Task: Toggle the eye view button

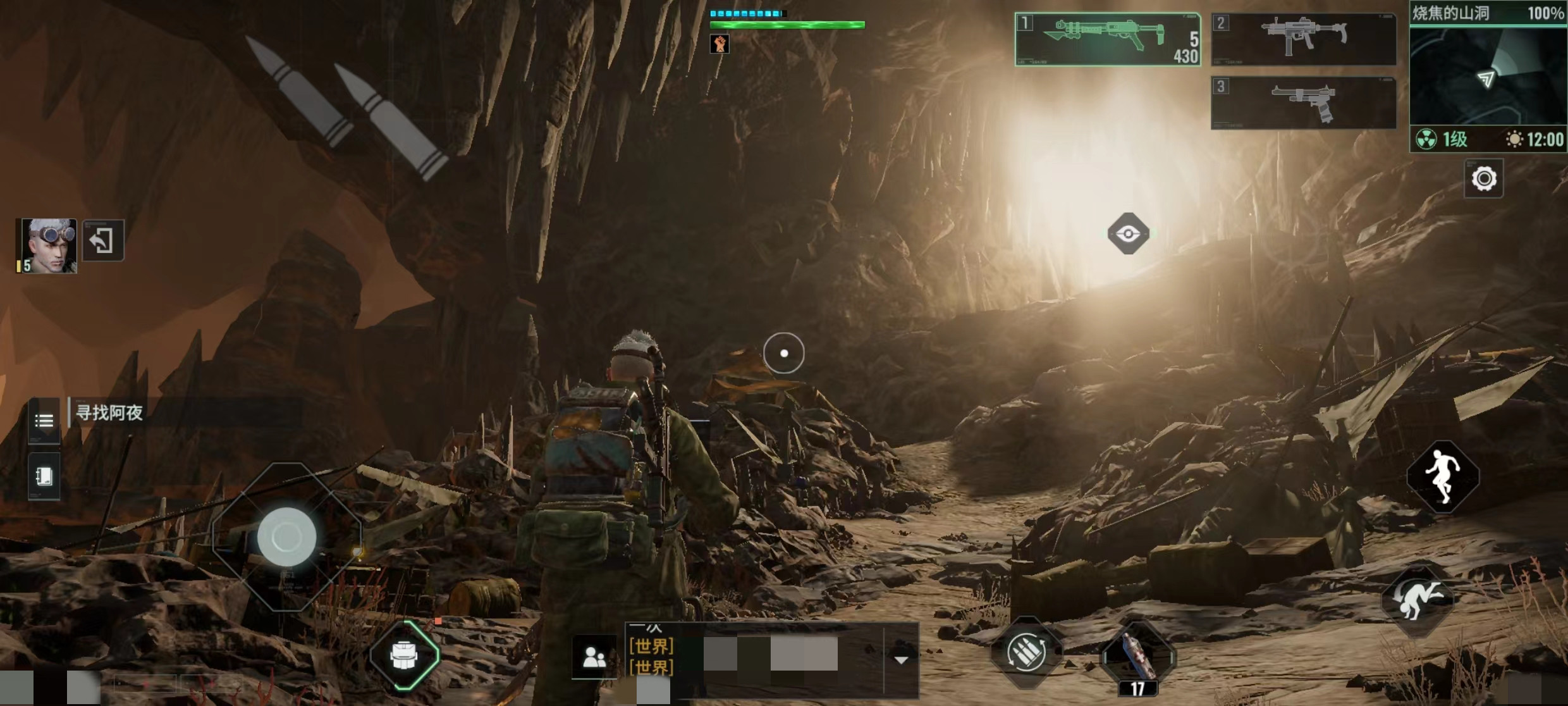Action: point(1128,234)
